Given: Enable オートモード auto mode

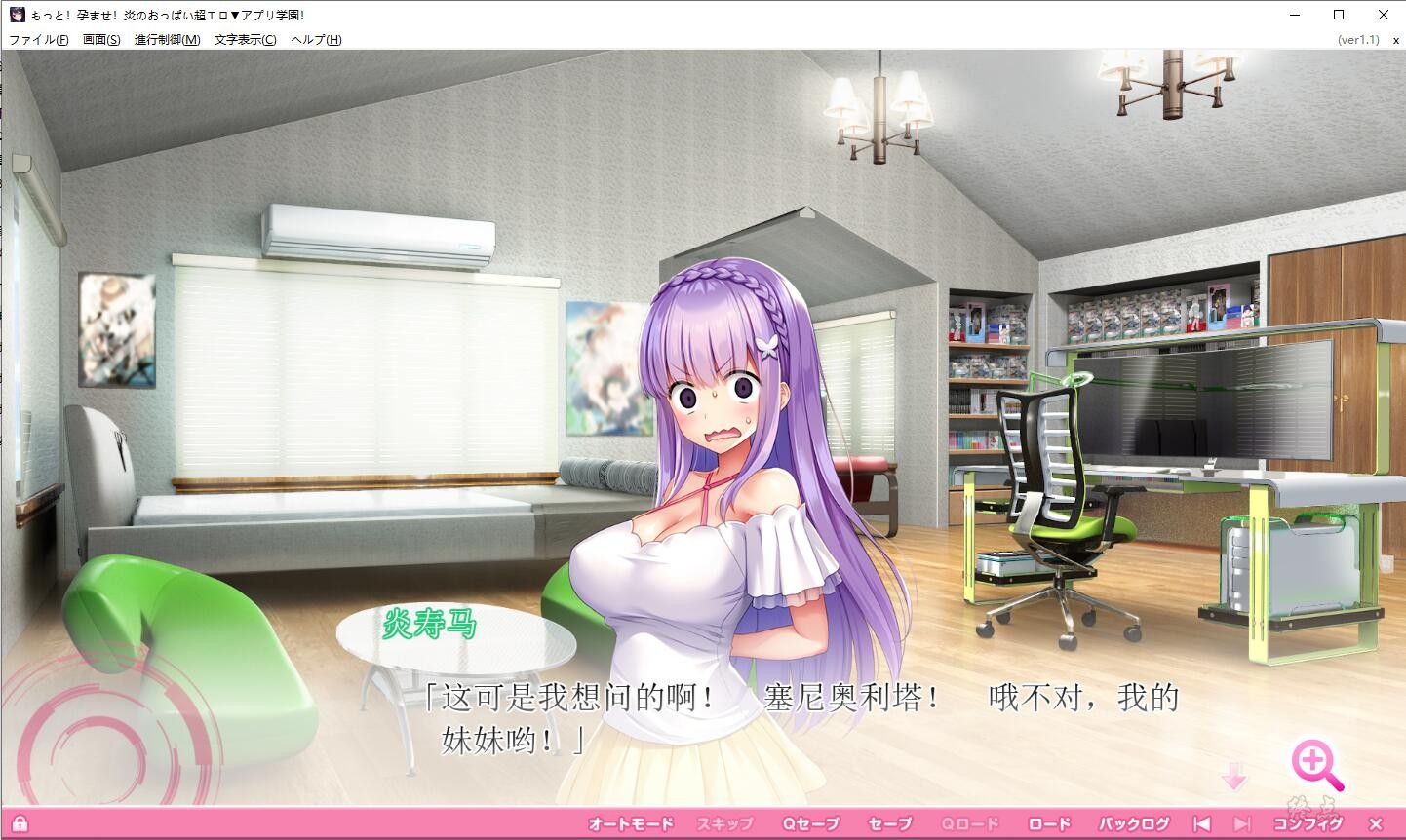Looking at the screenshot, I should click(x=630, y=823).
